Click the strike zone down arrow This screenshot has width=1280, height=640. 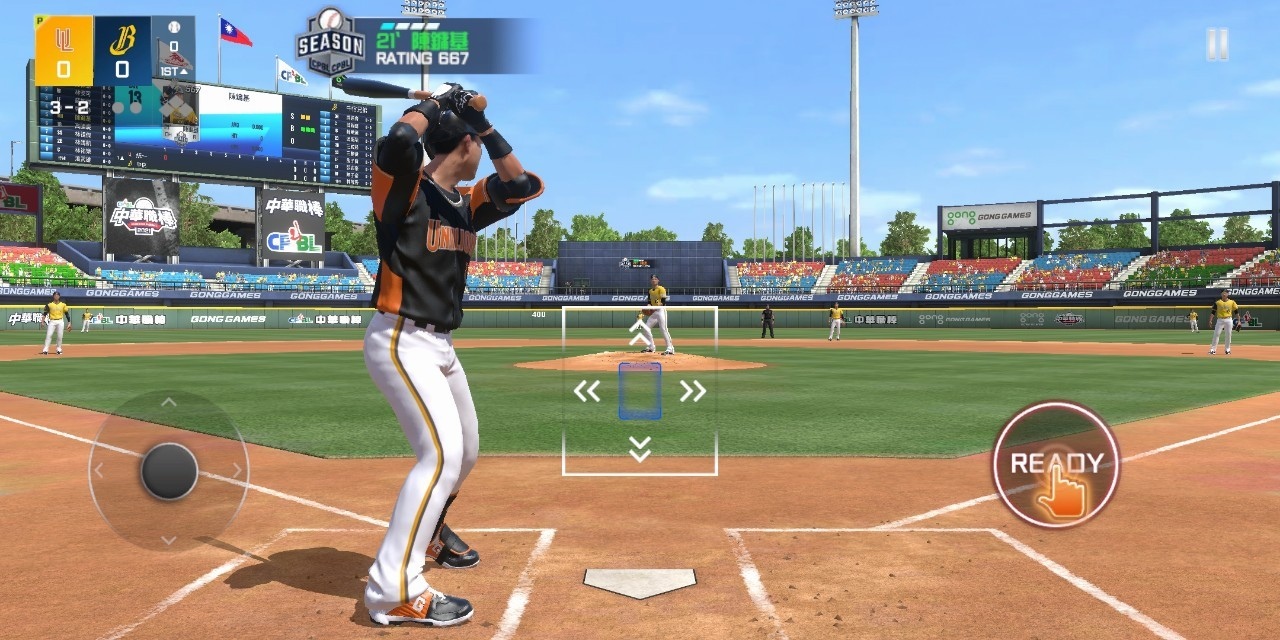point(640,449)
